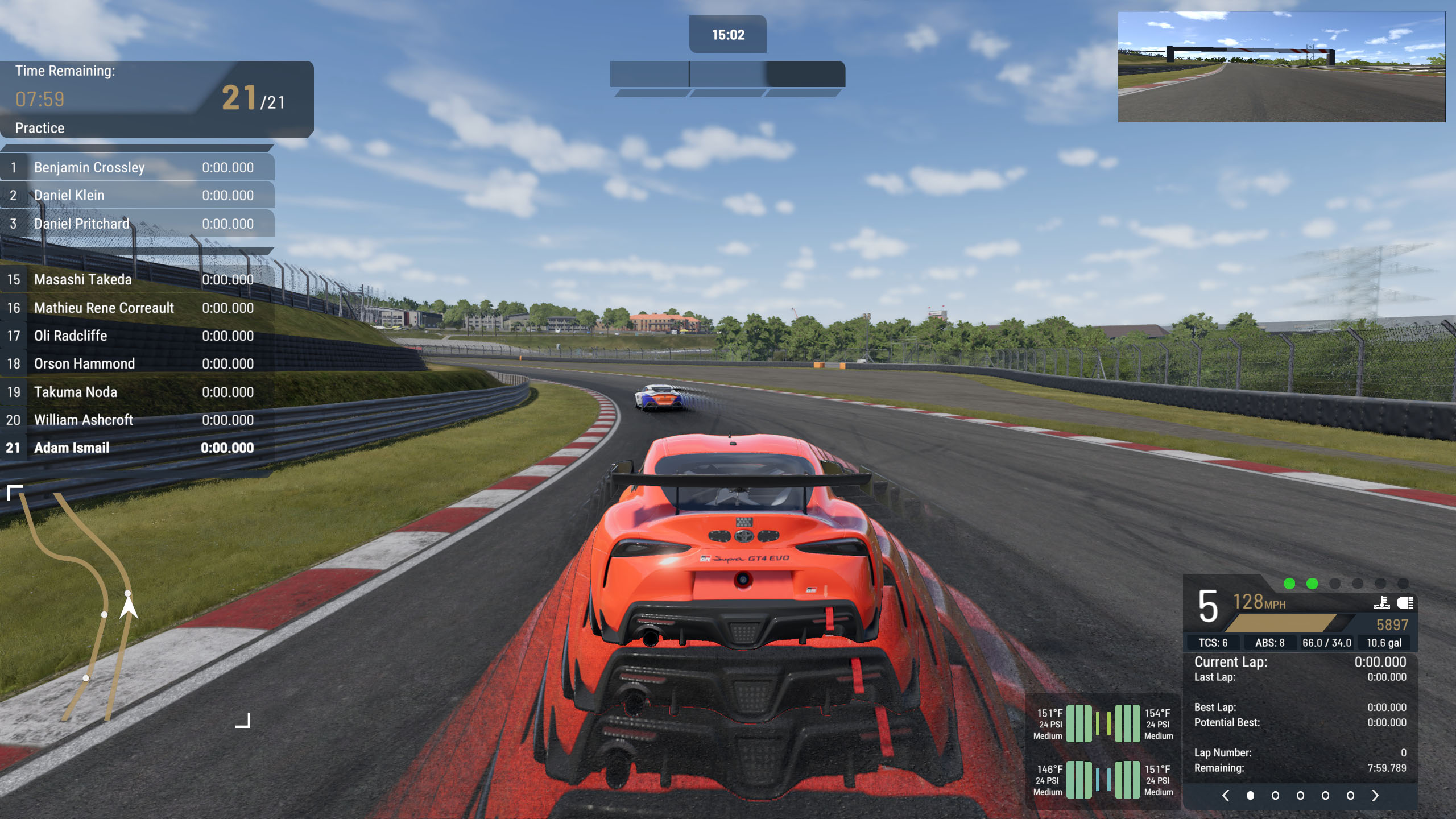Image resolution: width=1456 pixels, height=819 pixels.
Task: Go to the previous HUD page arrow
Action: [x=1226, y=796]
